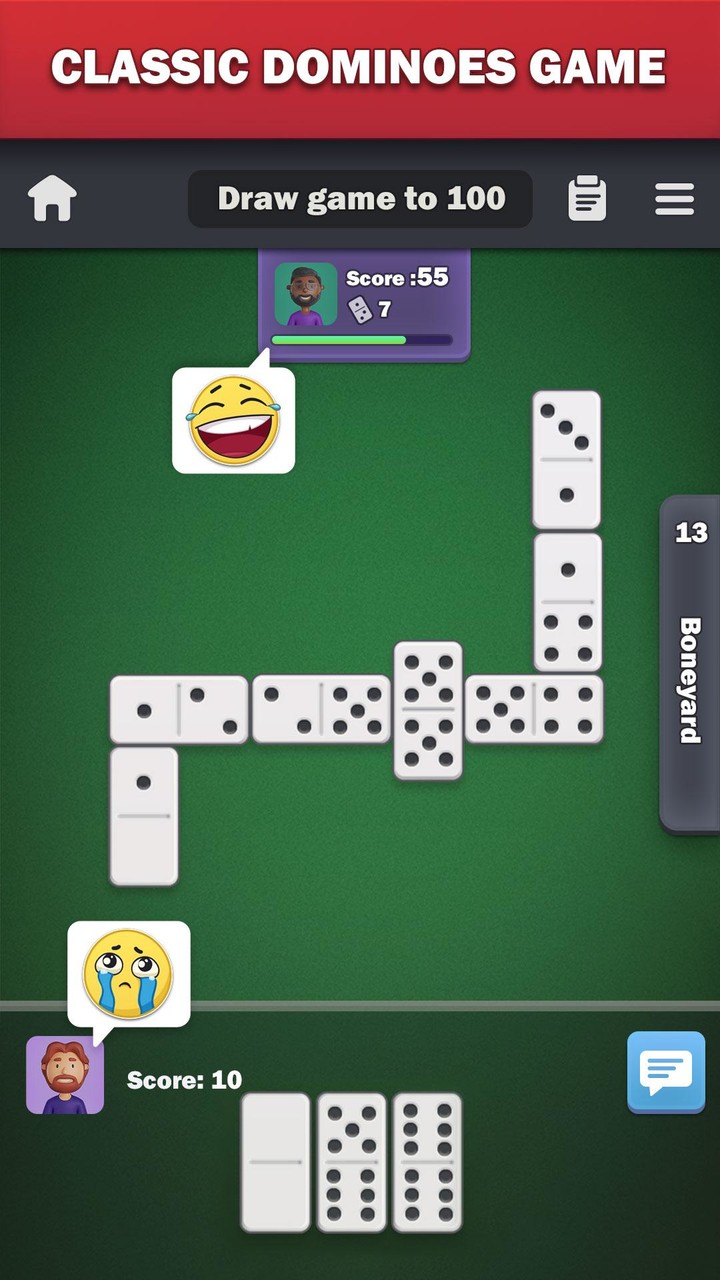Select the double-six domino in hand
Screen dimensions: 720x1280
tap(428, 1162)
